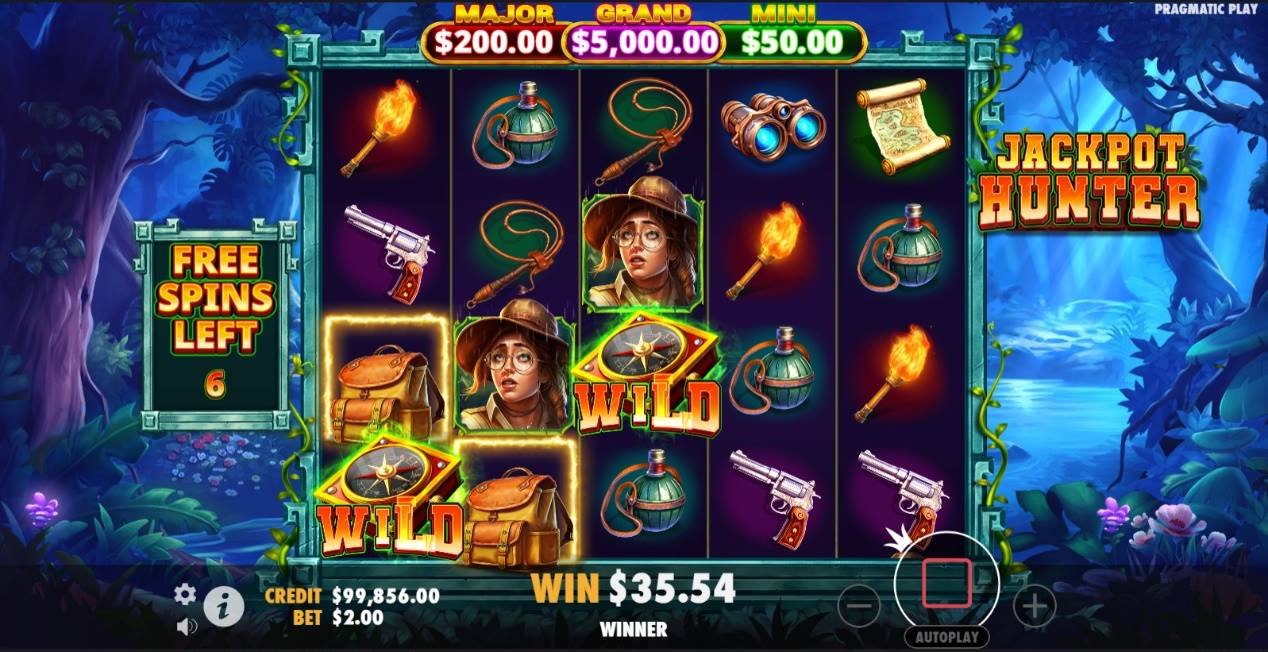Toggle the sound speaker icon
Viewport: 1268px width, 652px height.
(185, 627)
